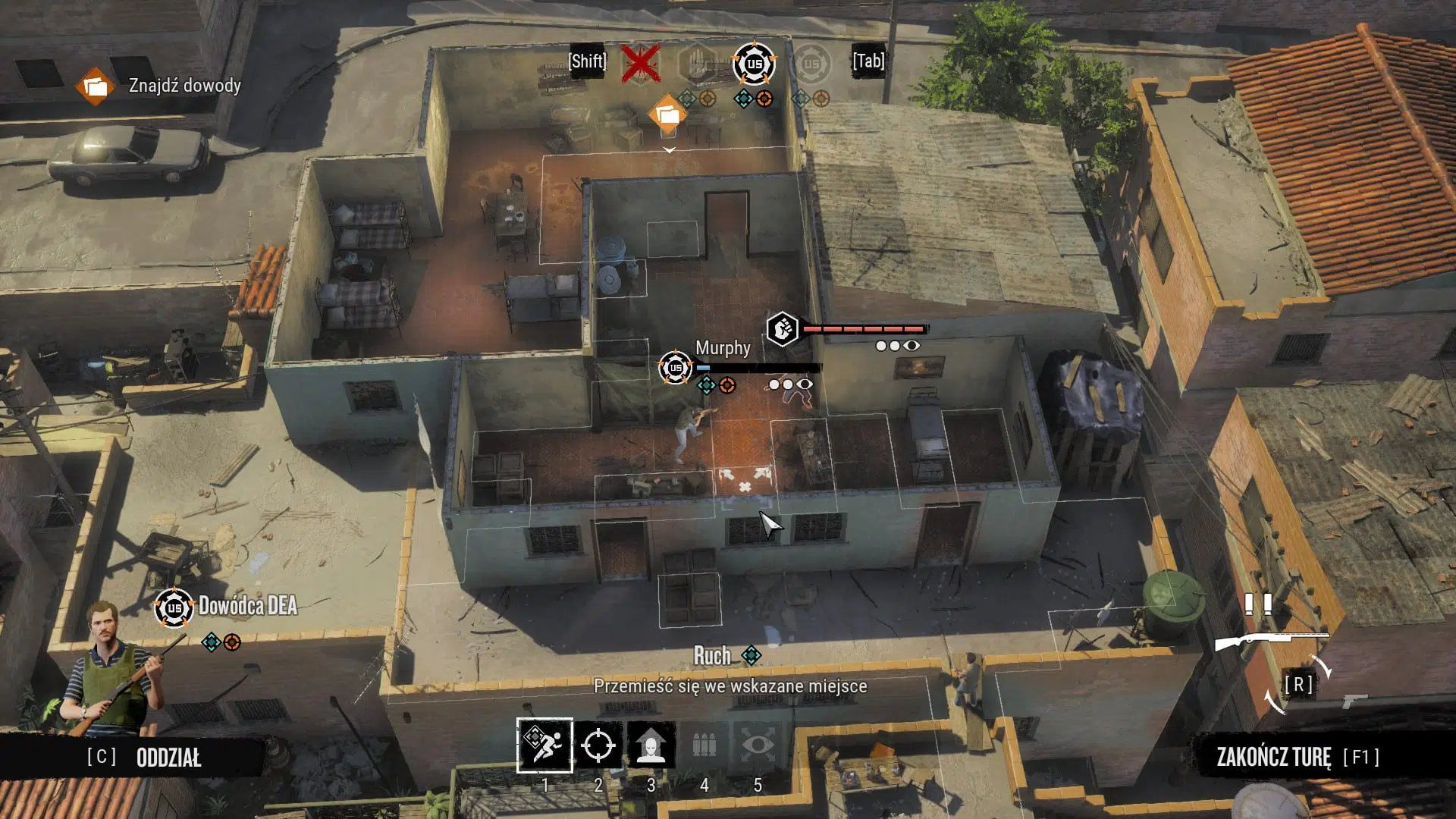
Task: Select Murphy via his name label
Action: tap(722, 348)
